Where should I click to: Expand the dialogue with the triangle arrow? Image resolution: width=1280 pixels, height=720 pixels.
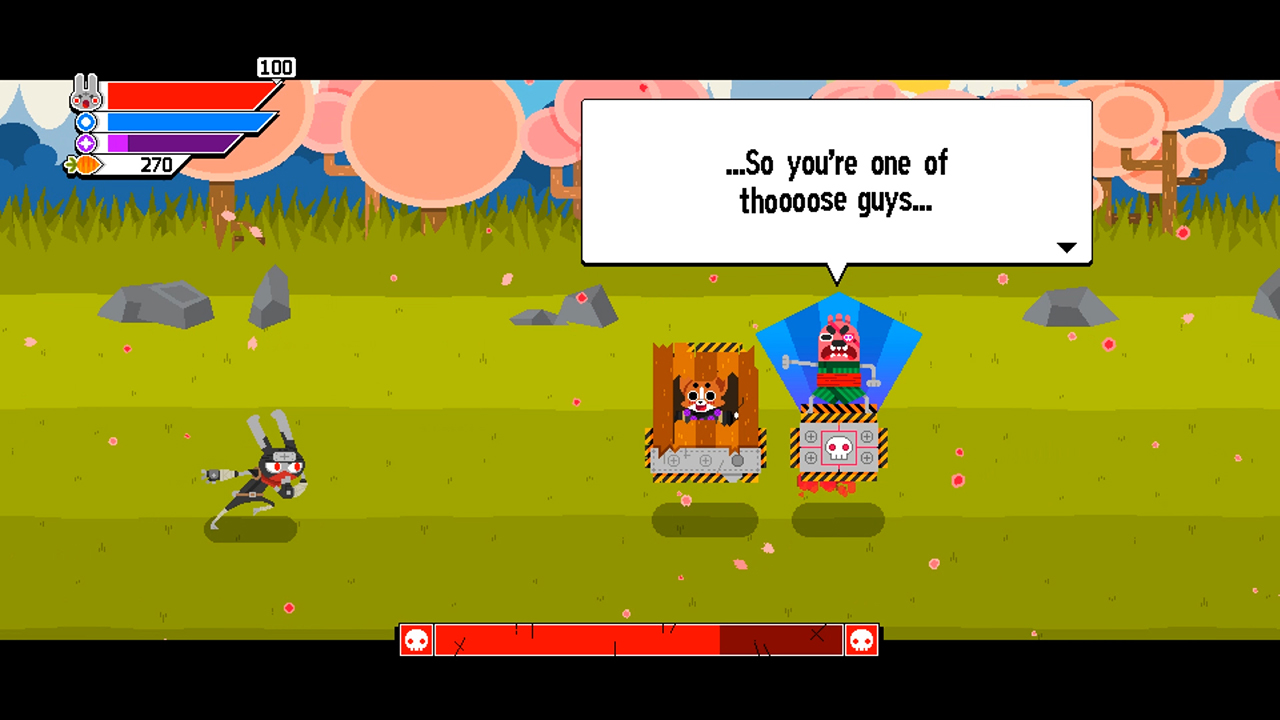[x=1067, y=247]
